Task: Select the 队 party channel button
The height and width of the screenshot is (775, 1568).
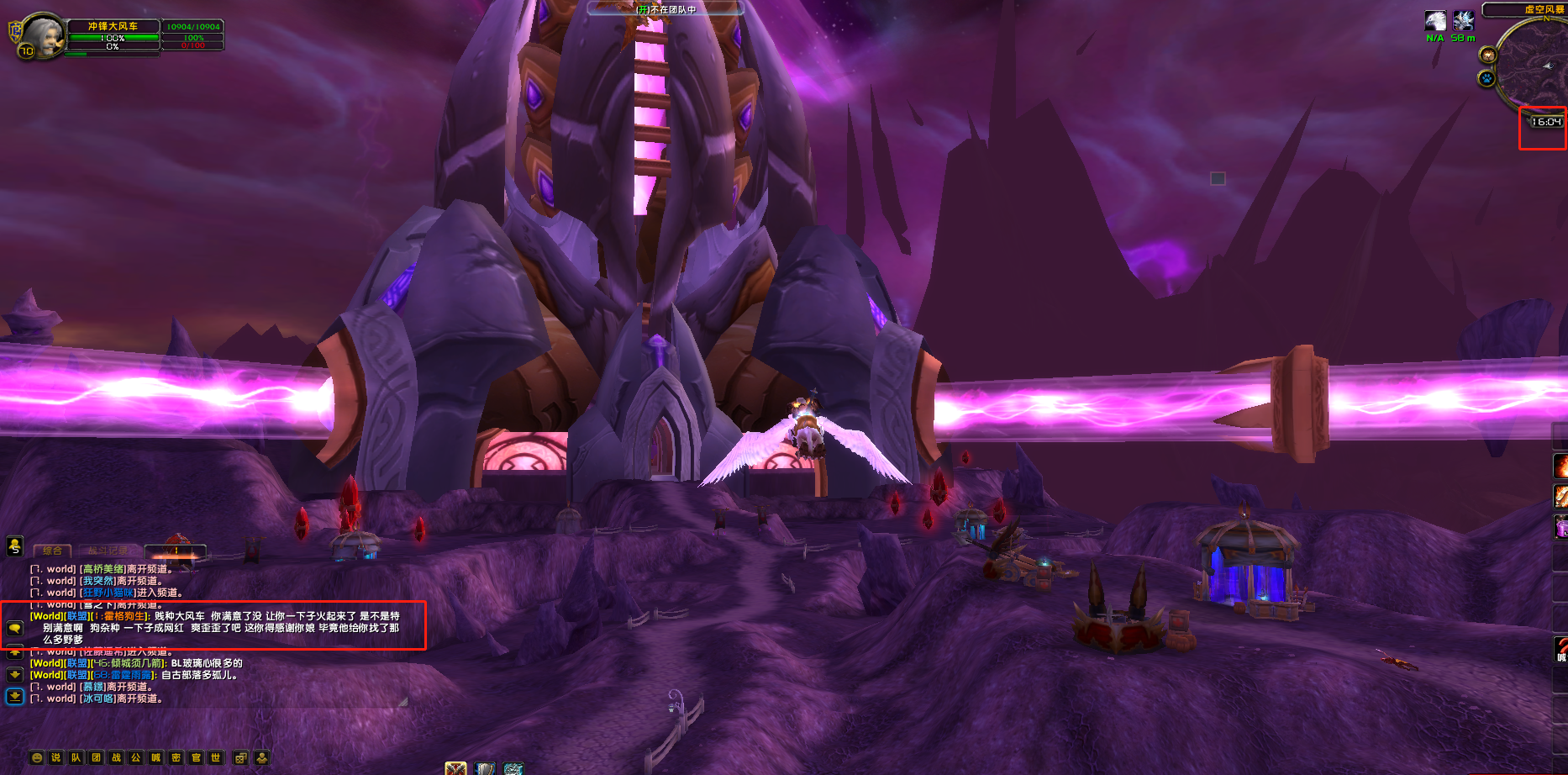Action: (x=76, y=757)
